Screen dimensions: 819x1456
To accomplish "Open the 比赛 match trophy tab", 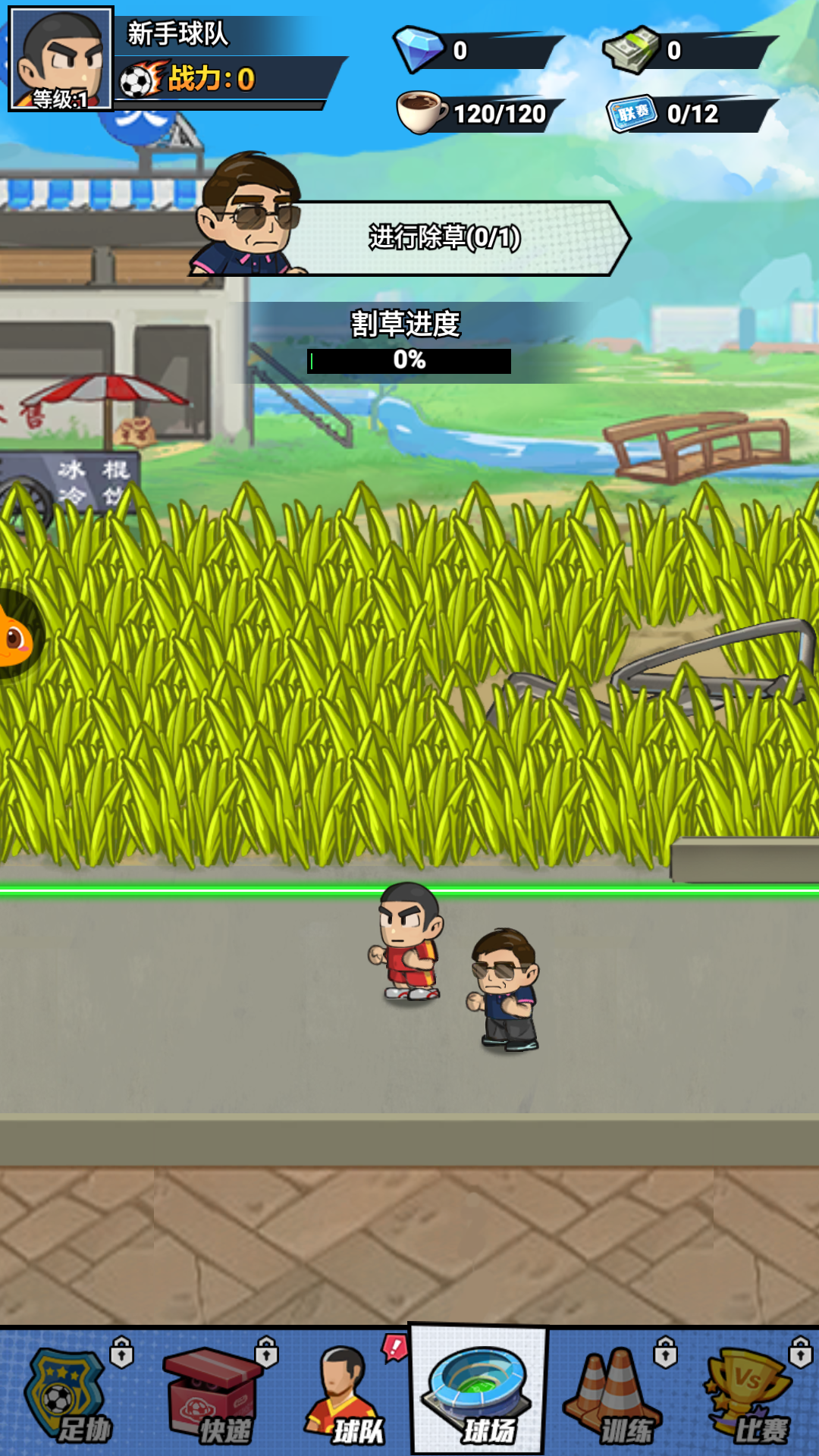I will (751, 1394).
